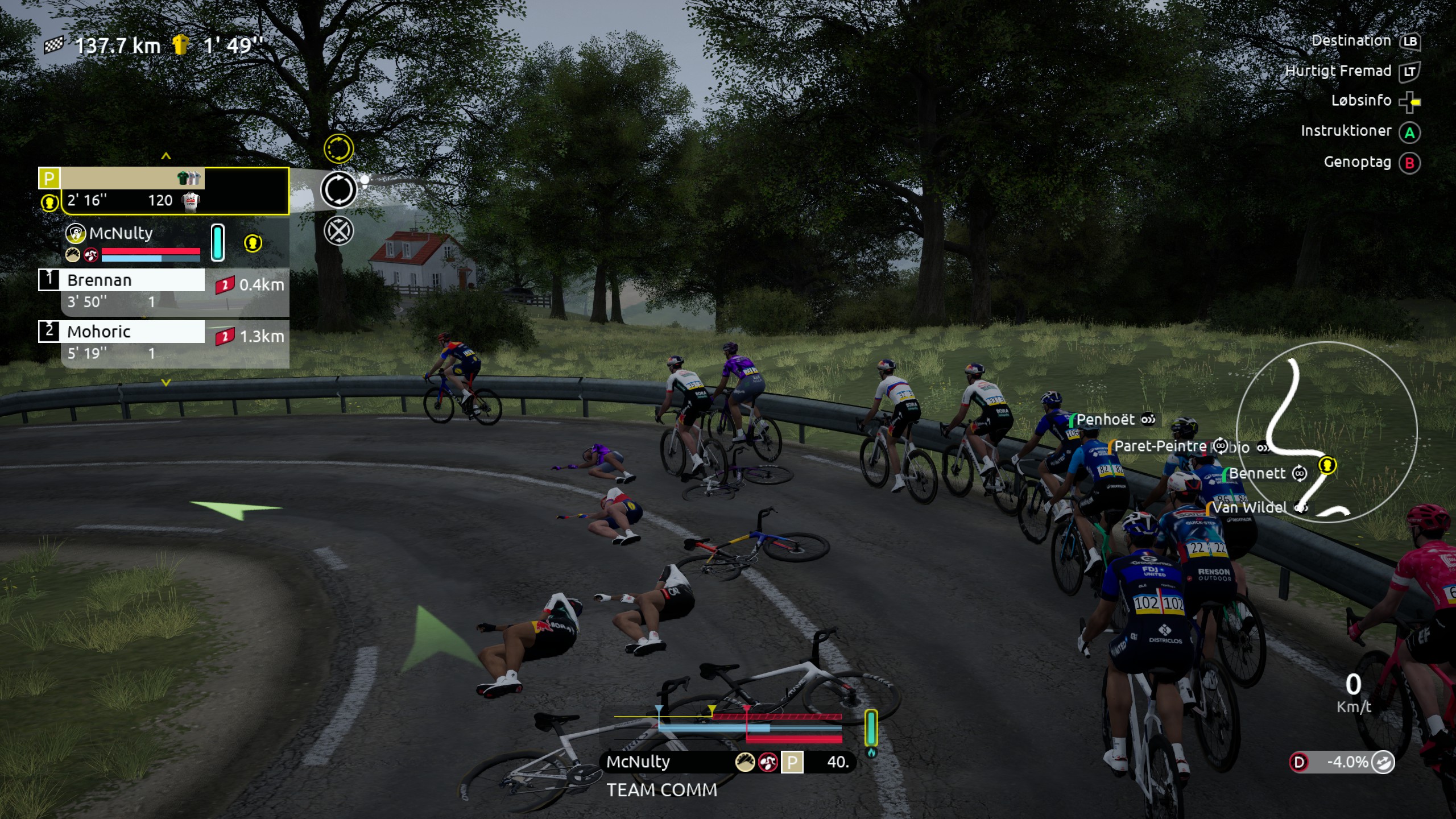
Task: Select the Paret-Peintre rider name tag
Action: 1160,446
